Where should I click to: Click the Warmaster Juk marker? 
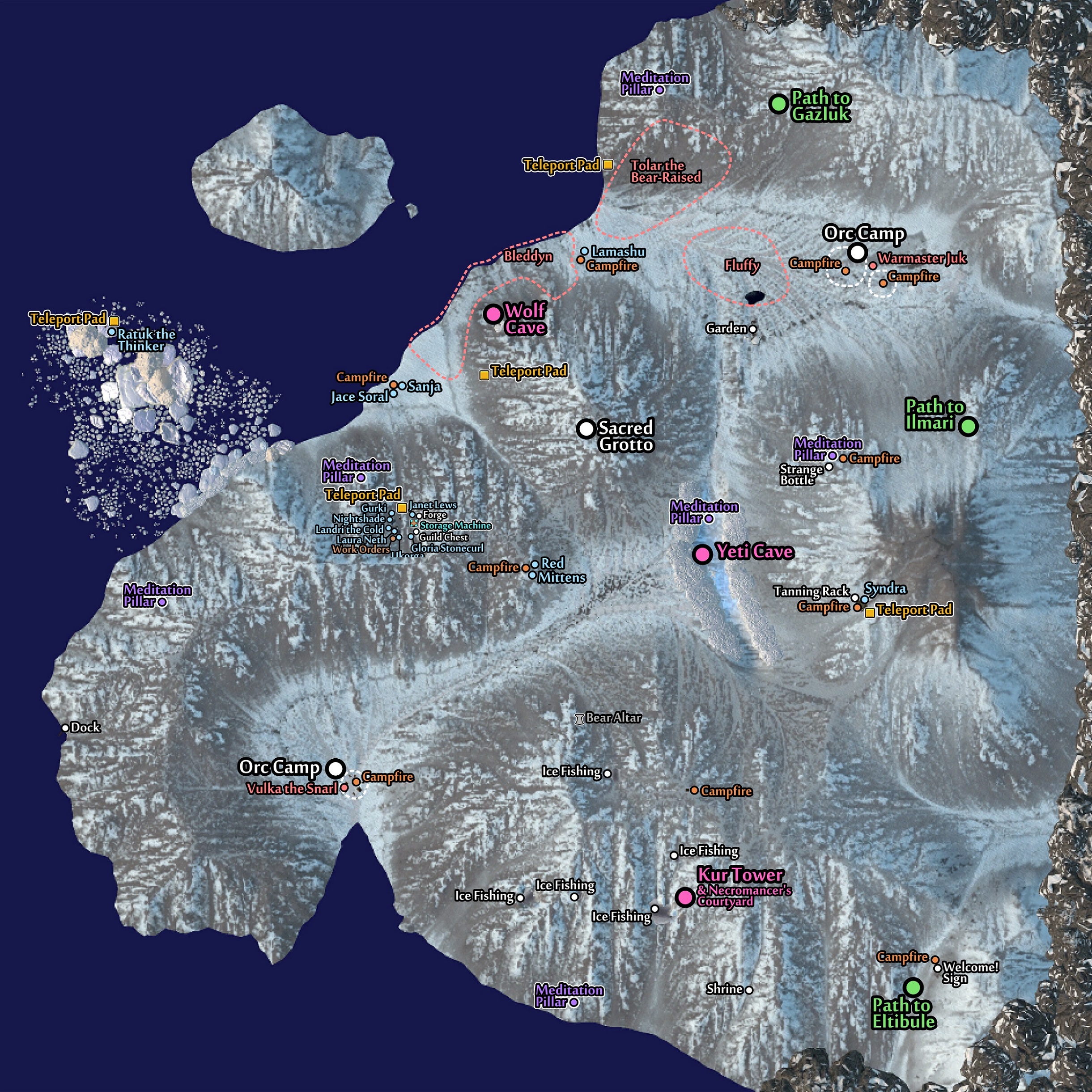873,266
